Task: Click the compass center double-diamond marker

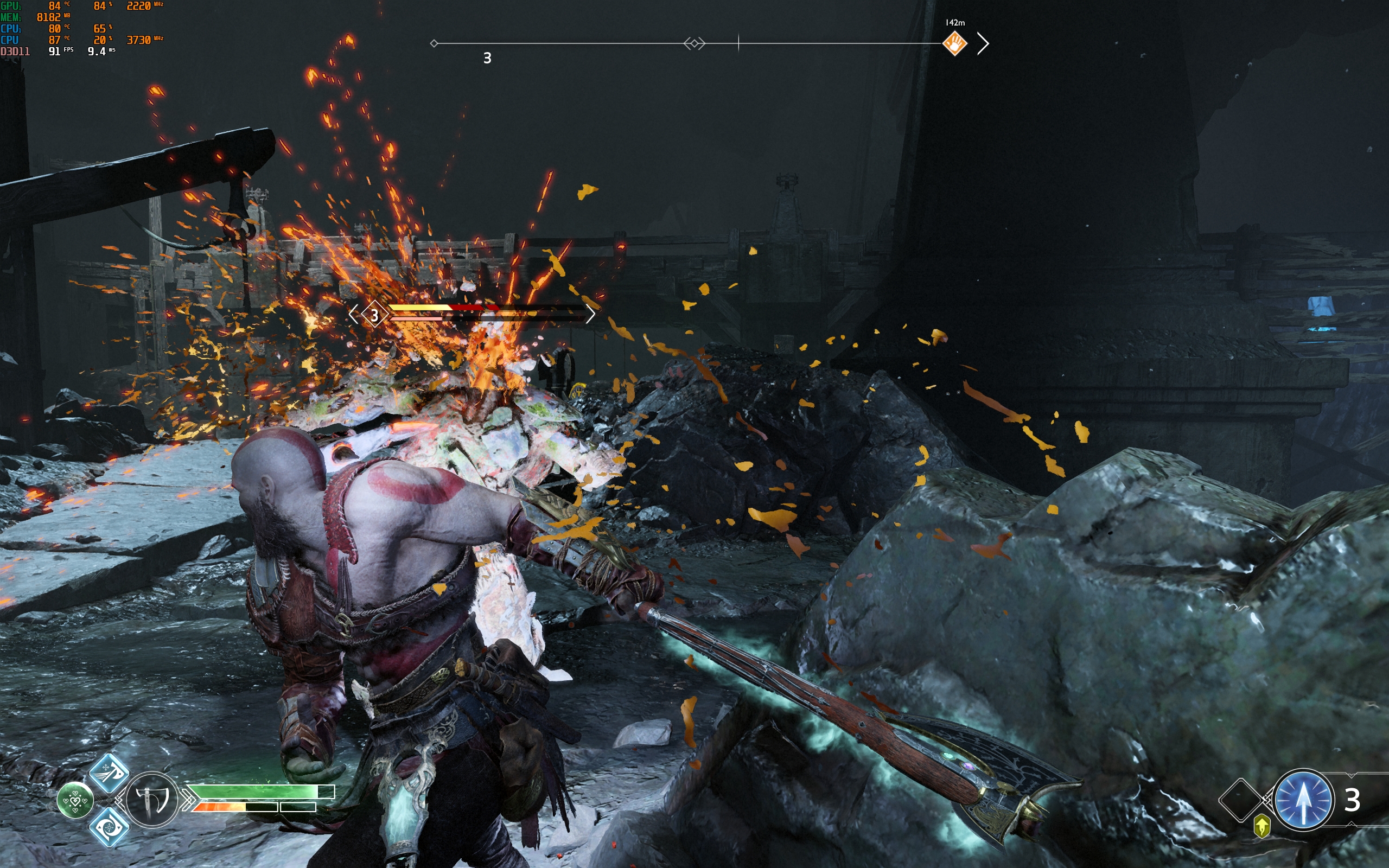Action: pyautogui.click(x=694, y=43)
